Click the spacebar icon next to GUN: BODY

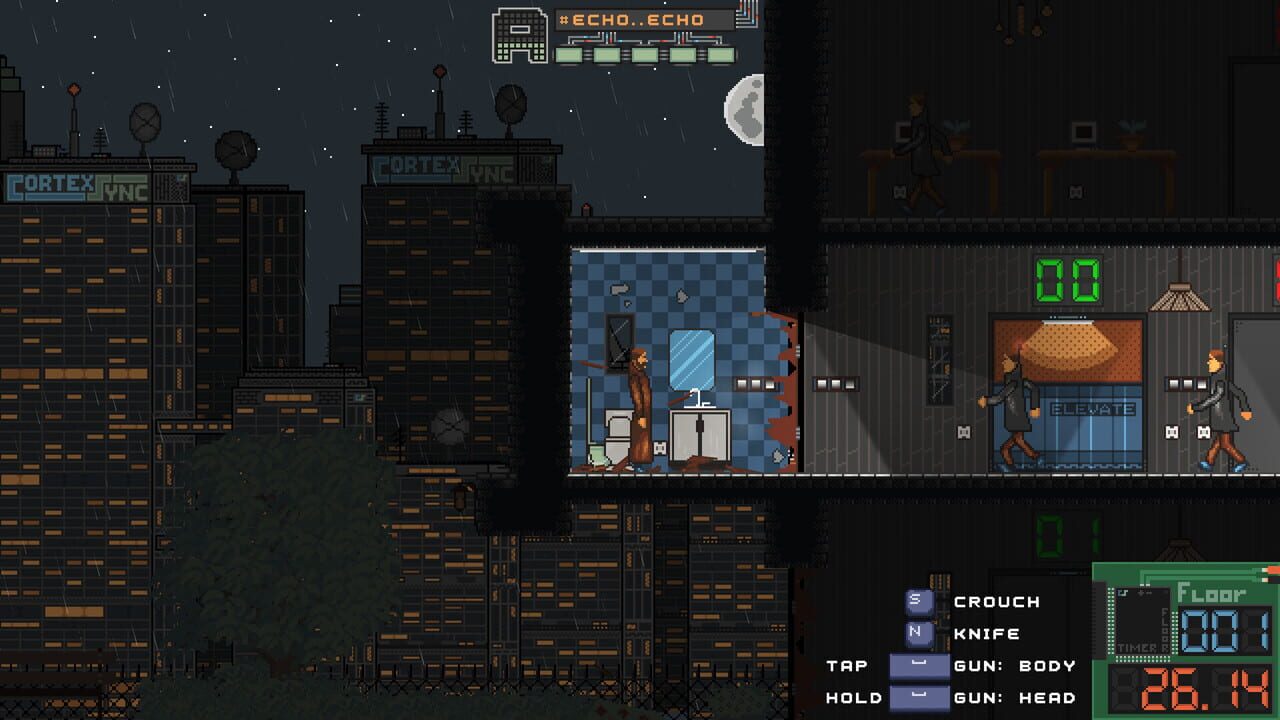(918, 665)
